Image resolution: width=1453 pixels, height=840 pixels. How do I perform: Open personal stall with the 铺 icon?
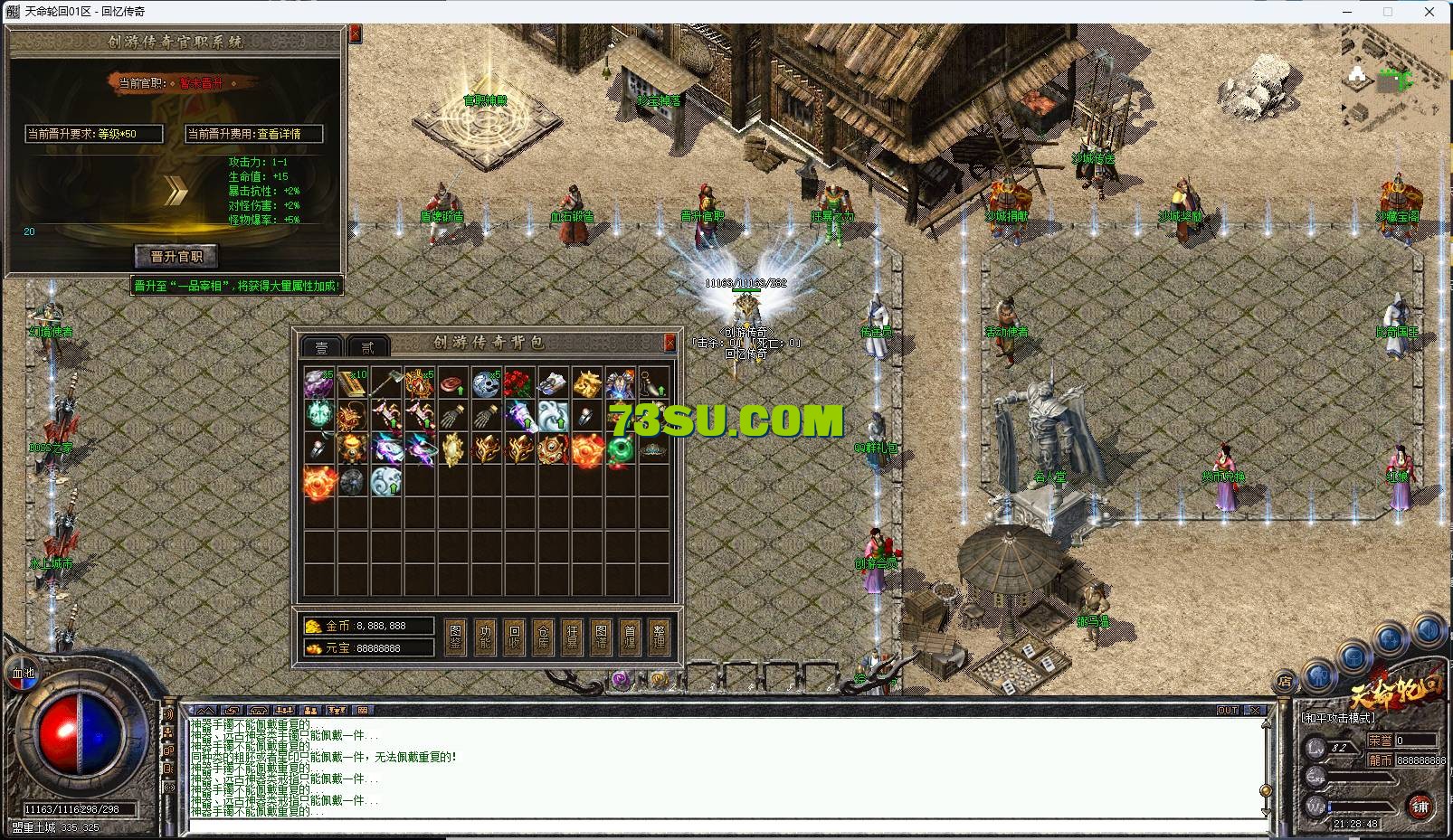coord(1420,806)
